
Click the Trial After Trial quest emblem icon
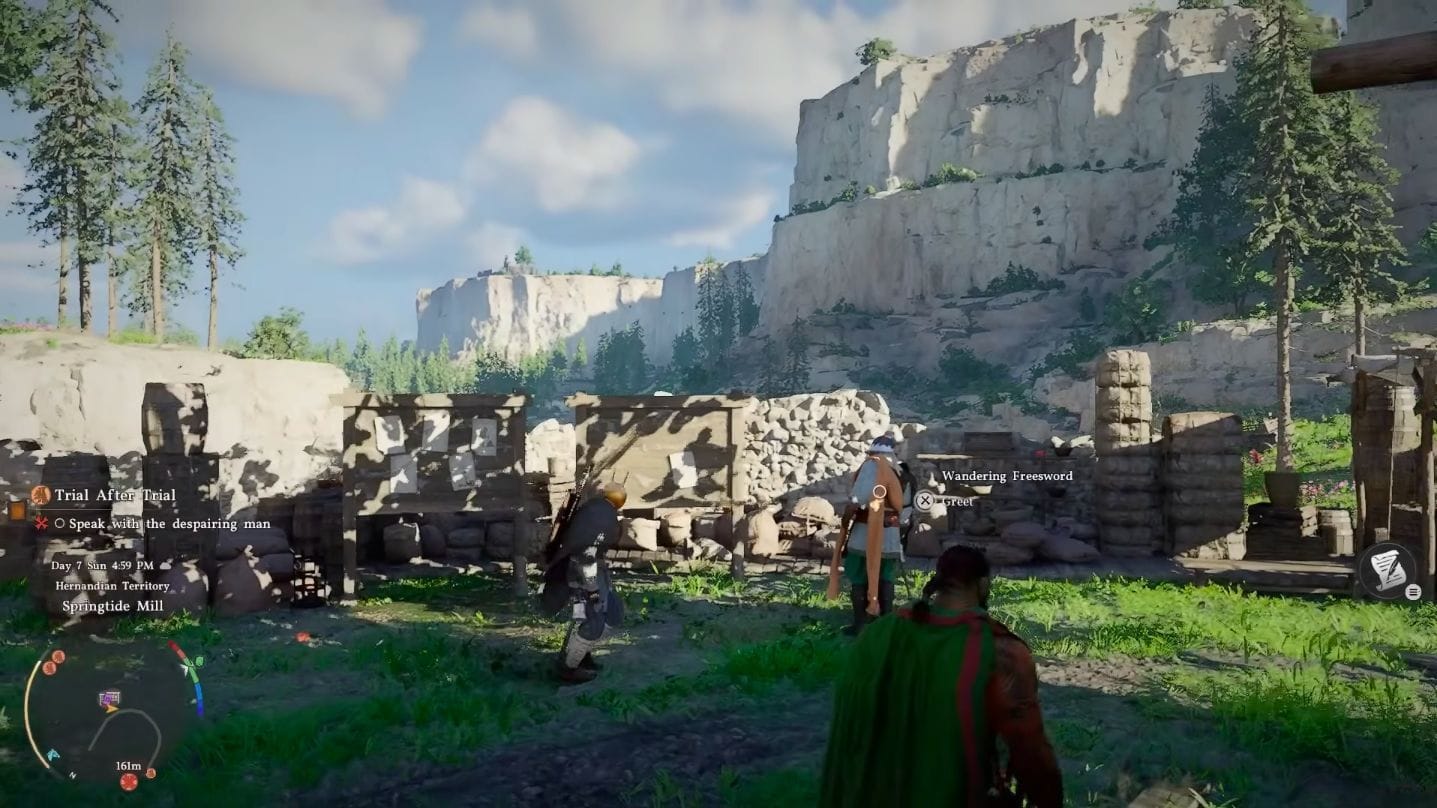pyautogui.click(x=40, y=494)
